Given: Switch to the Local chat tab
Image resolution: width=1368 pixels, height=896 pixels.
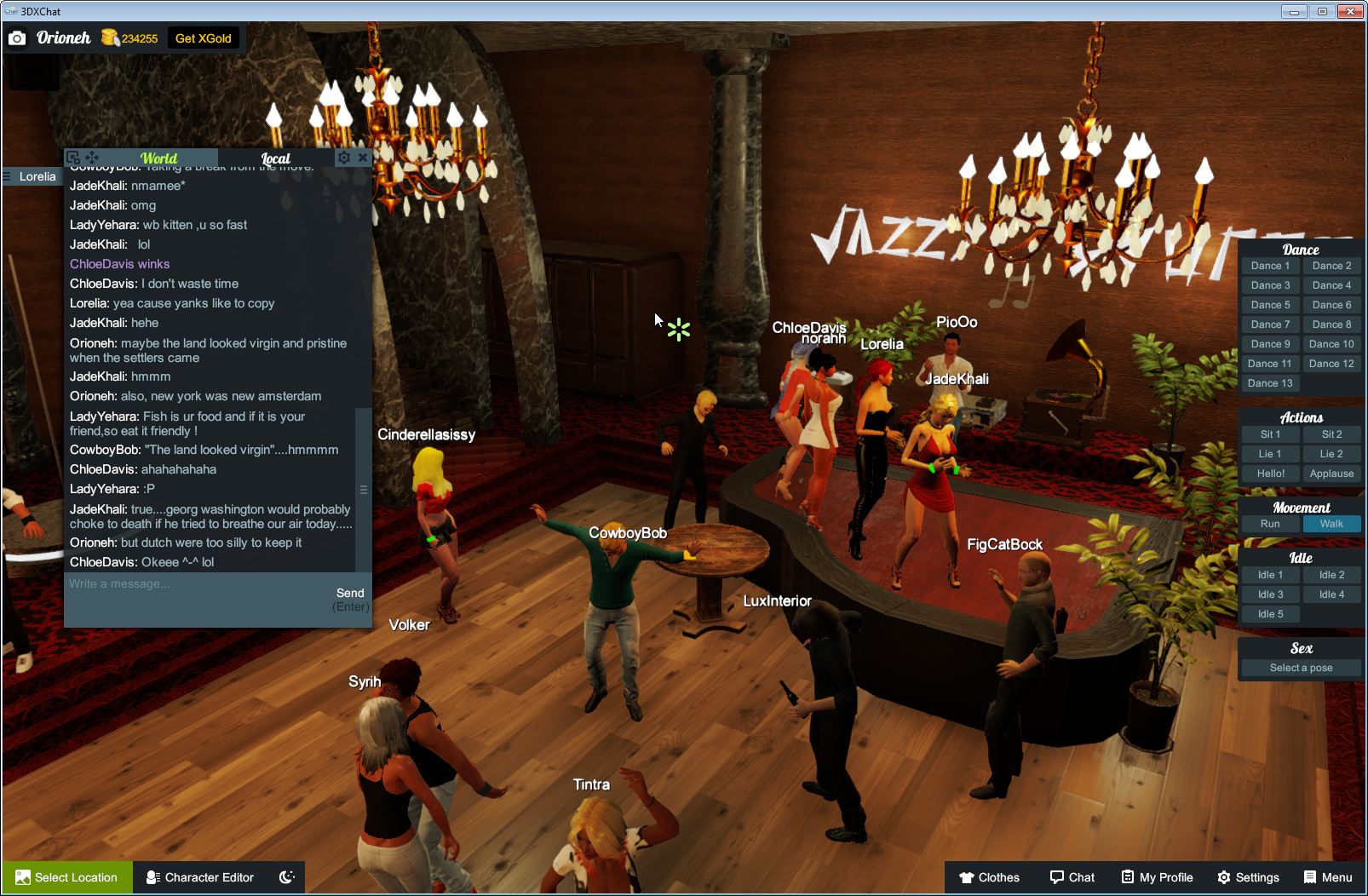Looking at the screenshot, I should click(277, 158).
